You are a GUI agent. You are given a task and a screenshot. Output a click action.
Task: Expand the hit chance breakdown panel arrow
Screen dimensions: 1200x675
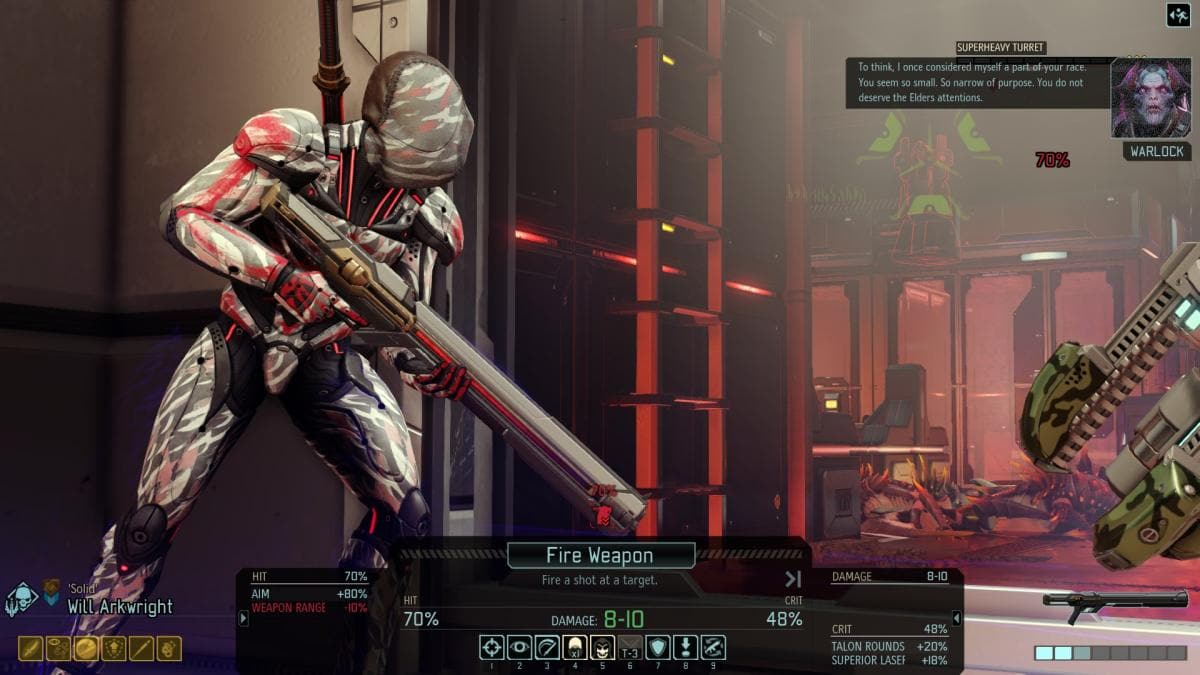(243, 619)
